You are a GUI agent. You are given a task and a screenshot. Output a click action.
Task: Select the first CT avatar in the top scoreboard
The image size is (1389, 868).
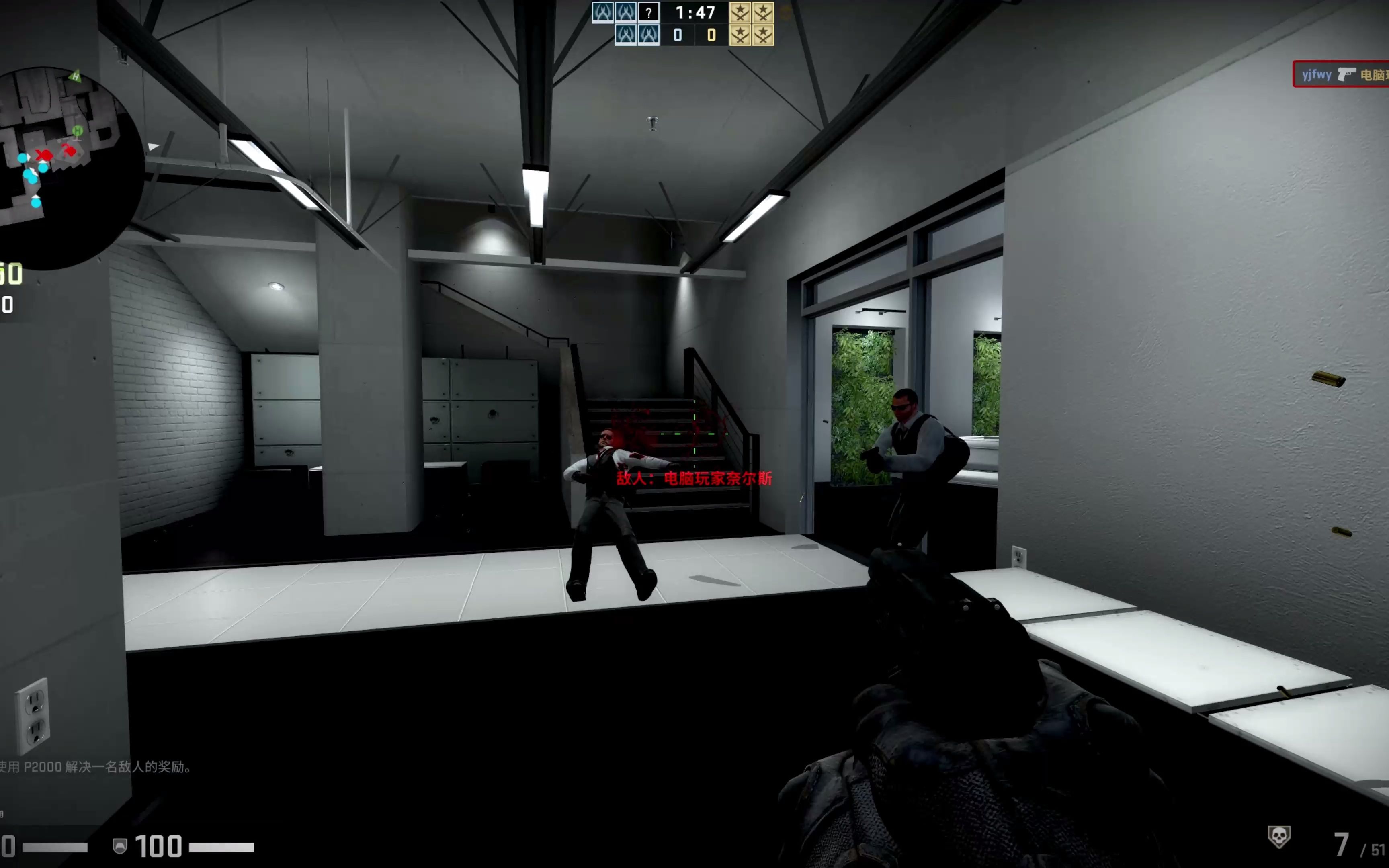(x=603, y=12)
